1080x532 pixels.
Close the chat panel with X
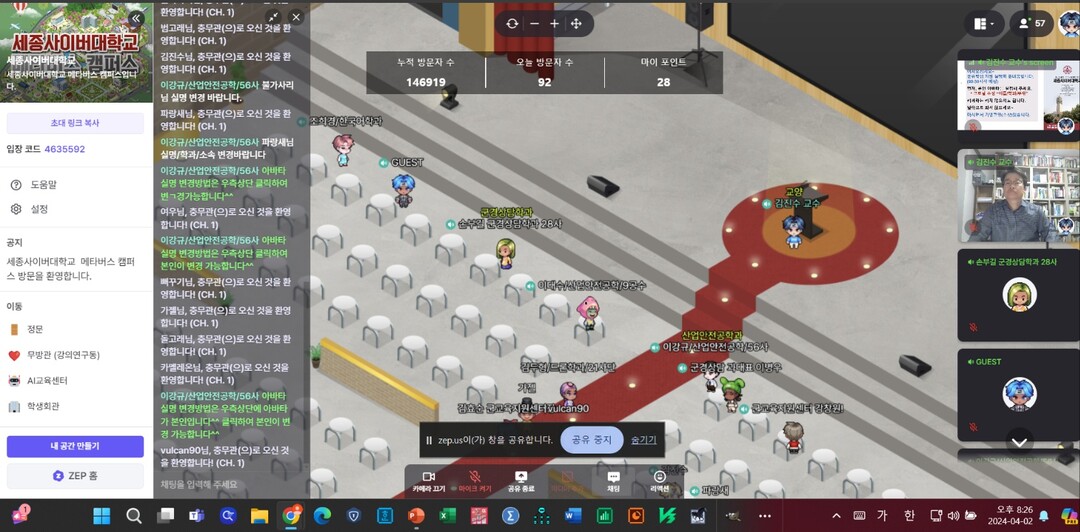point(295,17)
